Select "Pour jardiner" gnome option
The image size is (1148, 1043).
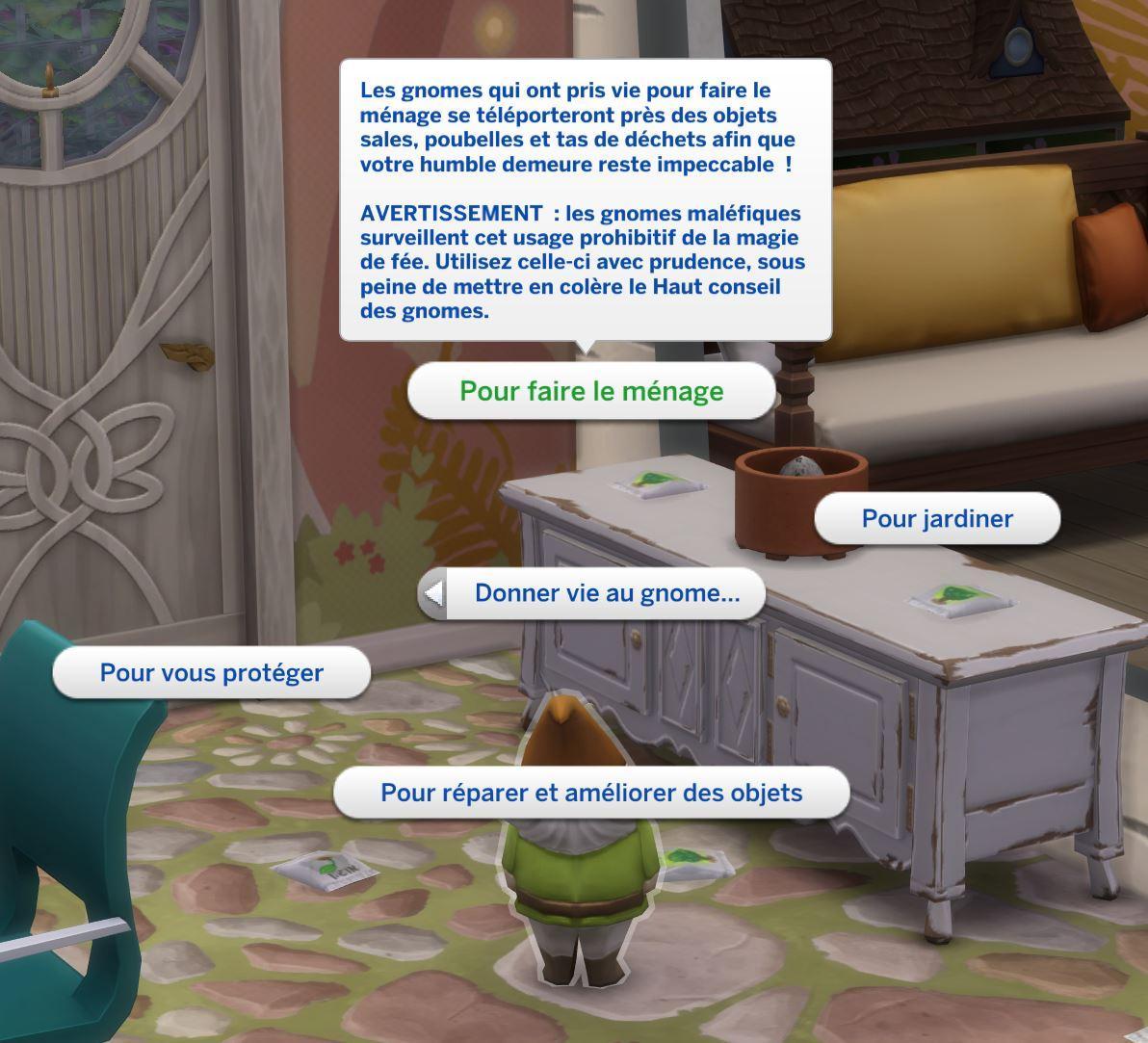pos(937,518)
